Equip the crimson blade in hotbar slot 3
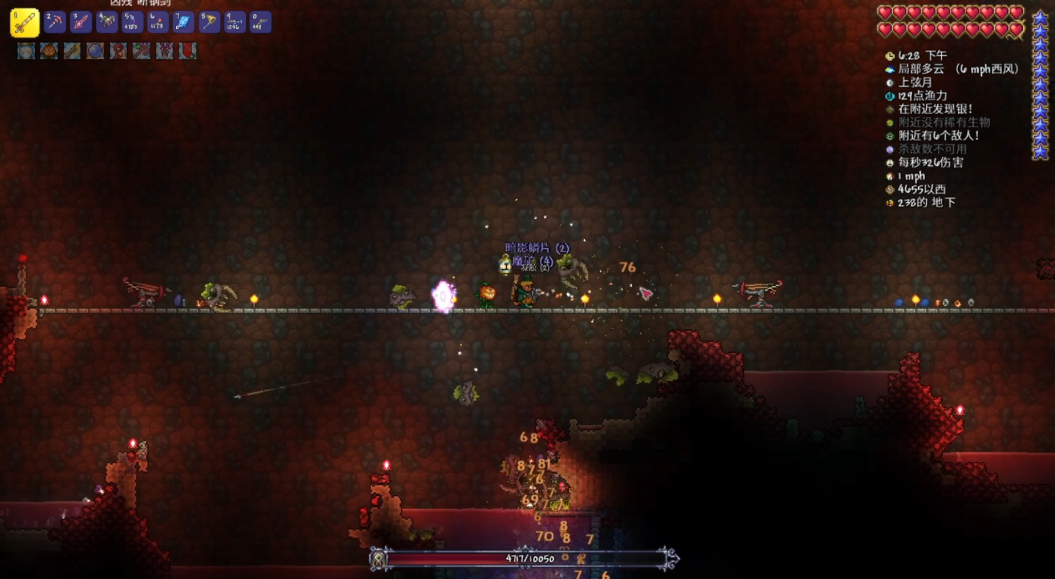 (x=81, y=21)
